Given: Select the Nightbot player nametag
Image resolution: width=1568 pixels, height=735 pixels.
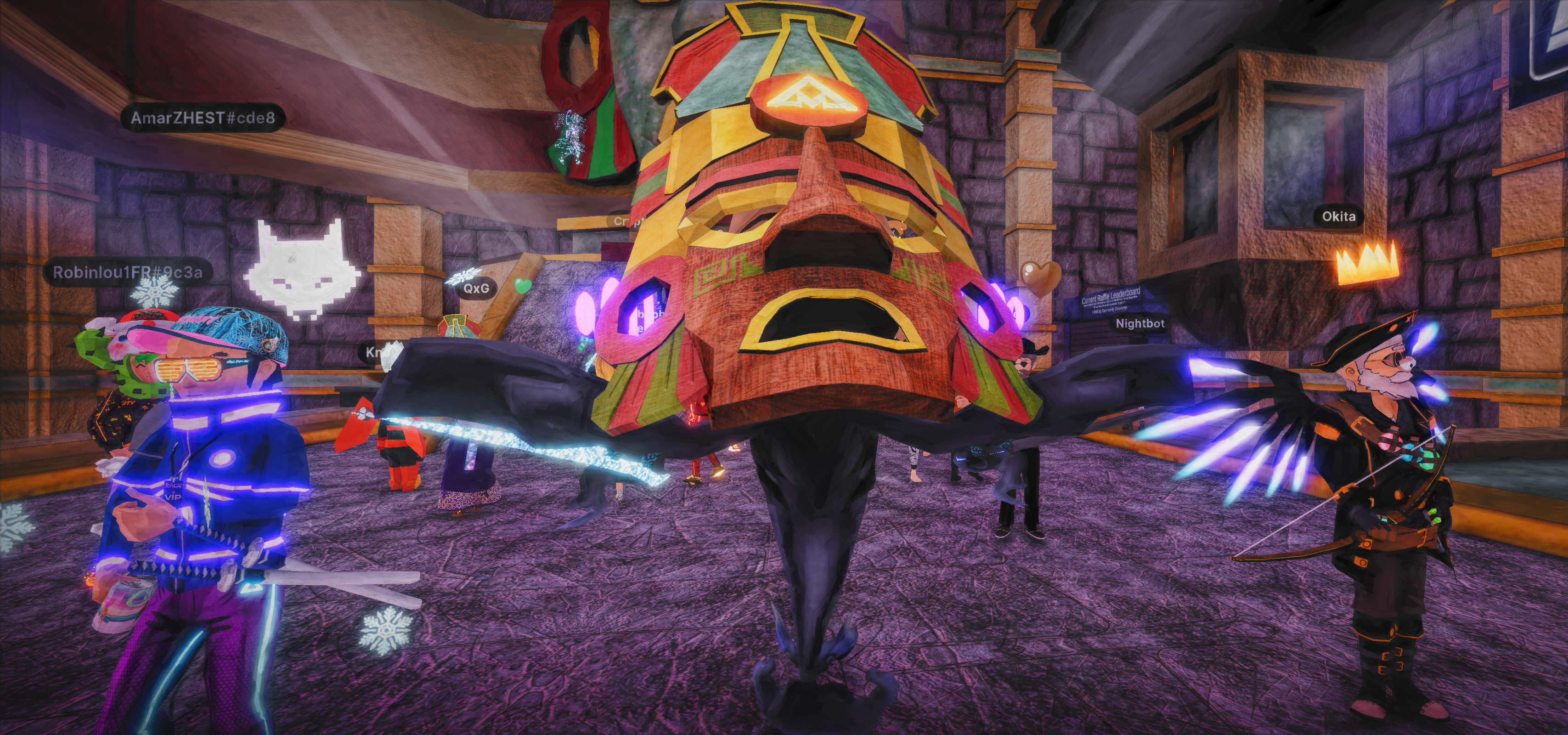Looking at the screenshot, I should point(1140,323).
